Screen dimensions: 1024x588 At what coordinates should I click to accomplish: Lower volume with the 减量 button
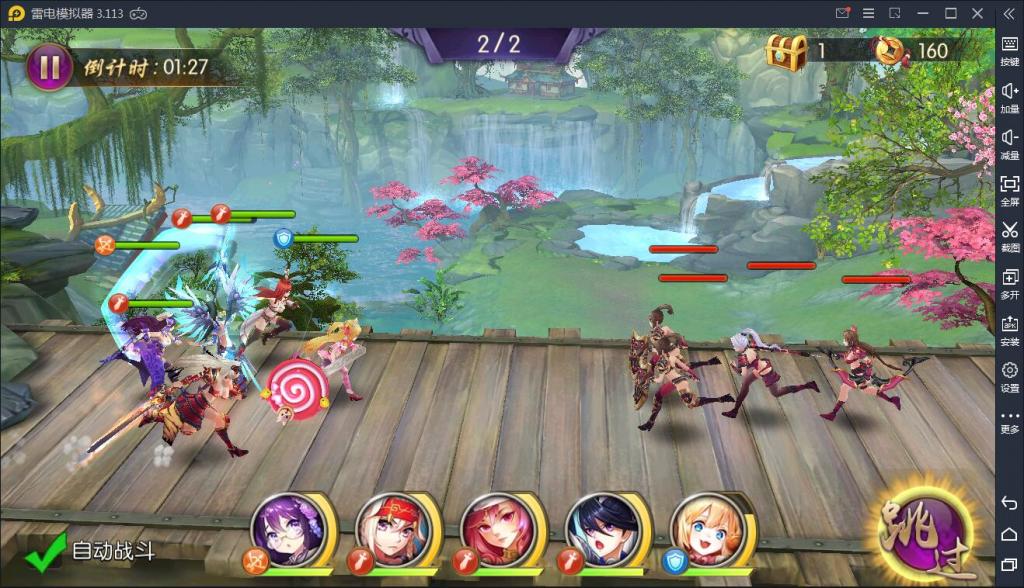1009,143
